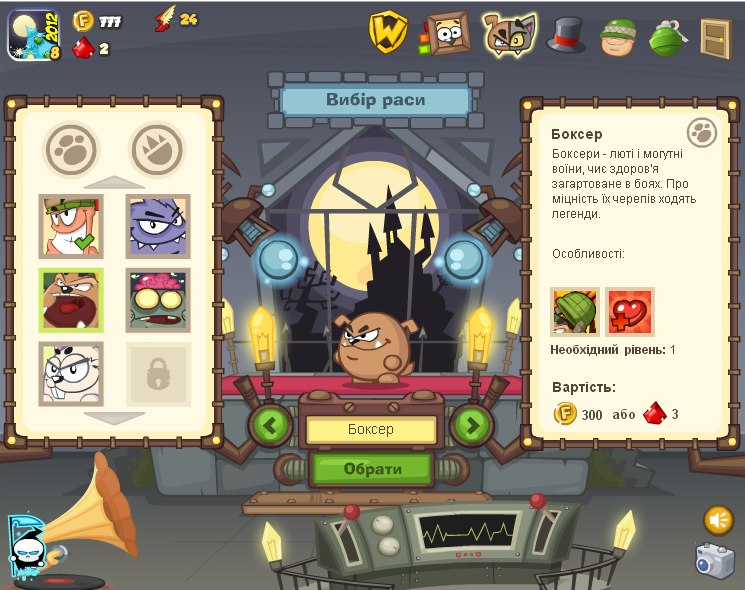745x590 pixels.
Task: Choose the purple monster race portrait
Action: pos(158,226)
